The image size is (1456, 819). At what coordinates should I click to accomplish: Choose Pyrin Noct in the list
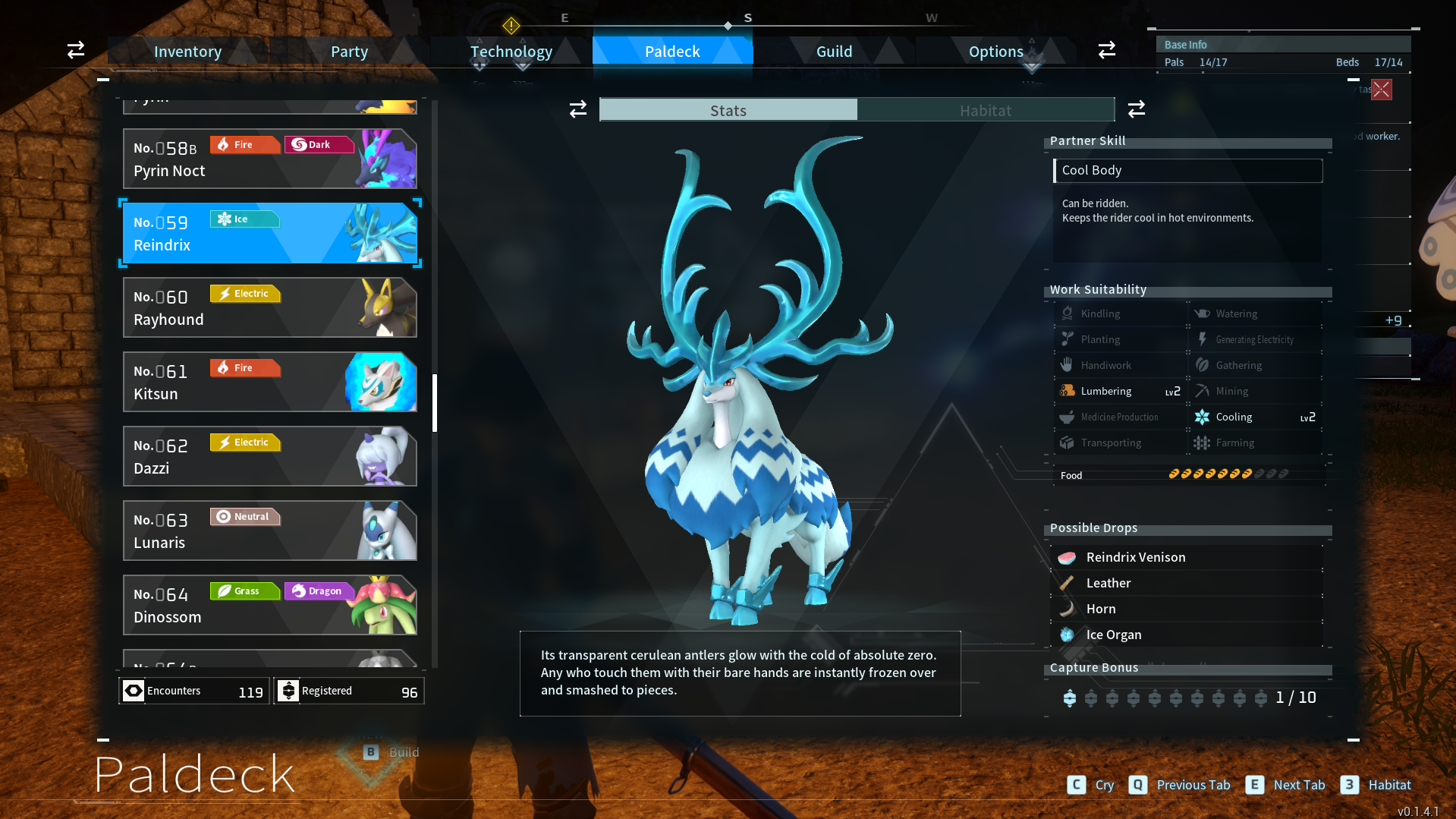pyautogui.click(x=269, y=159)
